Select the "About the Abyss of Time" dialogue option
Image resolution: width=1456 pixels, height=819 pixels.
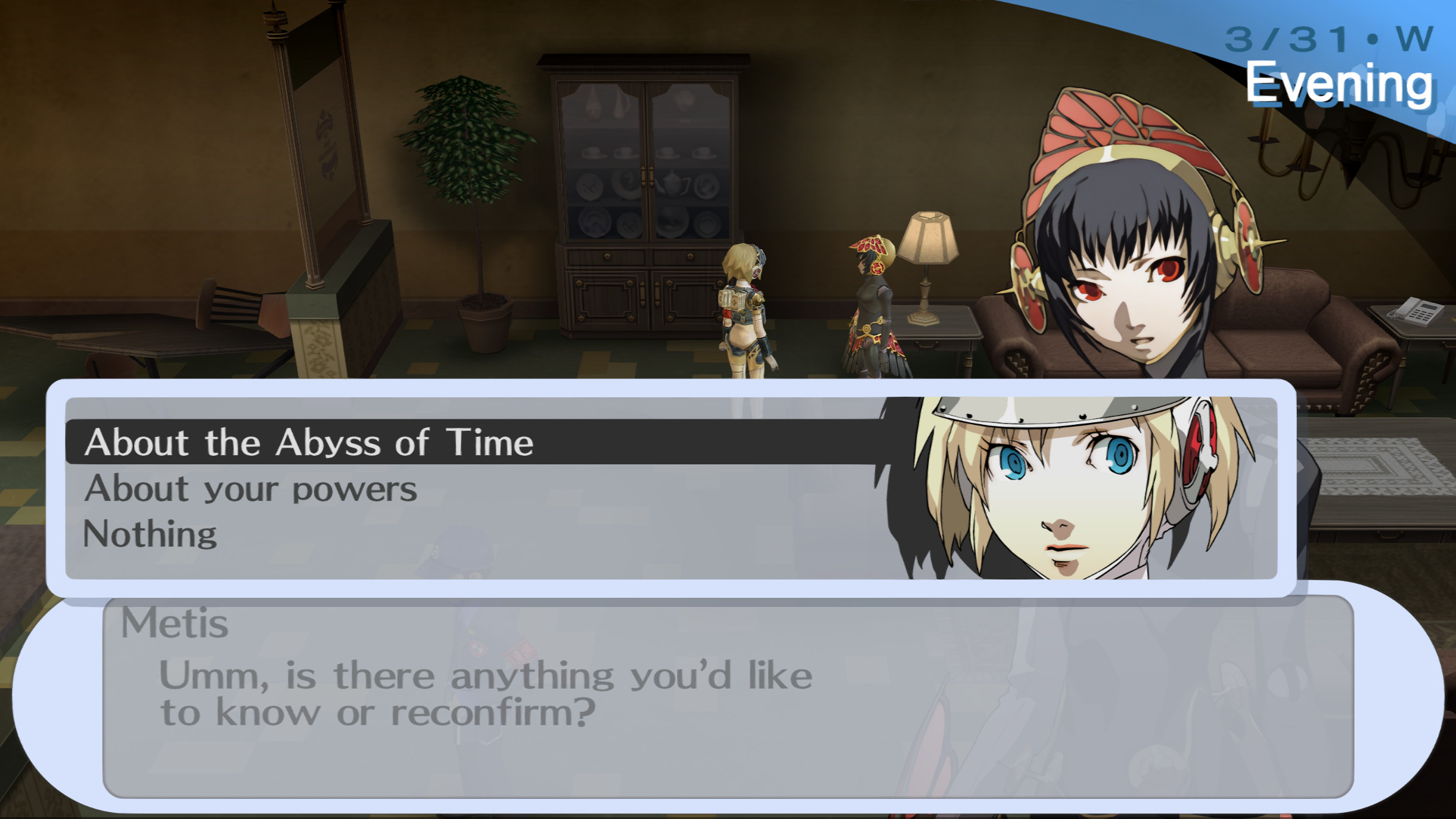(x=310, y=443)
